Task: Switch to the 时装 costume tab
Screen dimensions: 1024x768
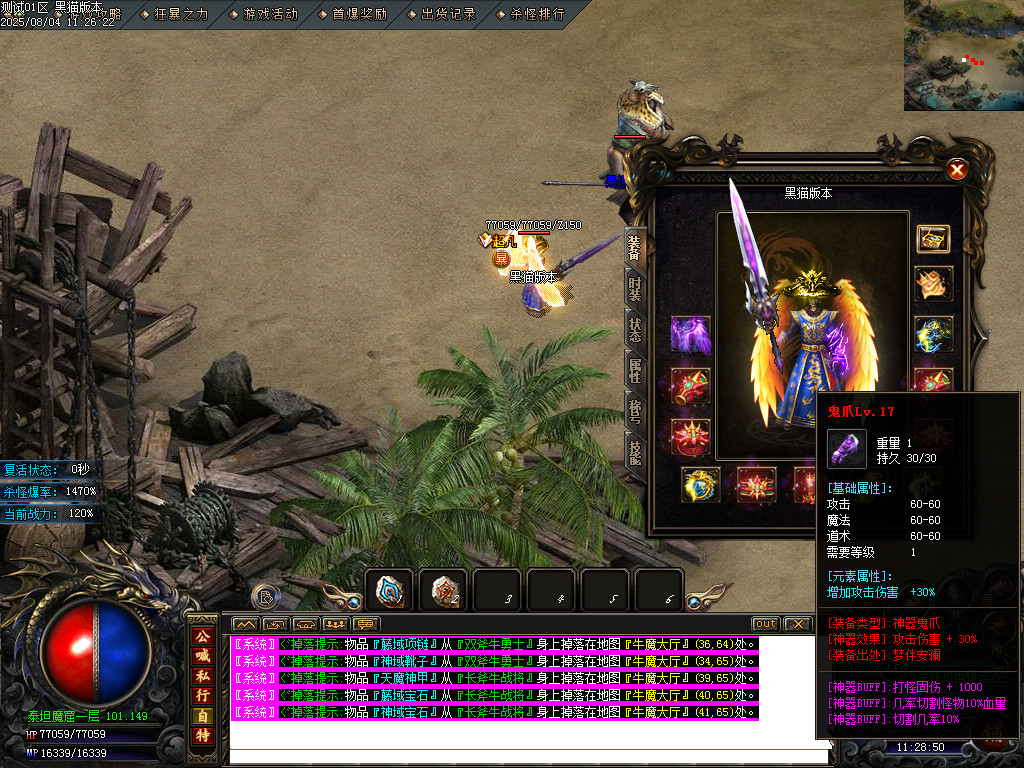Action: pyautogui.click(x=635, y=288)
